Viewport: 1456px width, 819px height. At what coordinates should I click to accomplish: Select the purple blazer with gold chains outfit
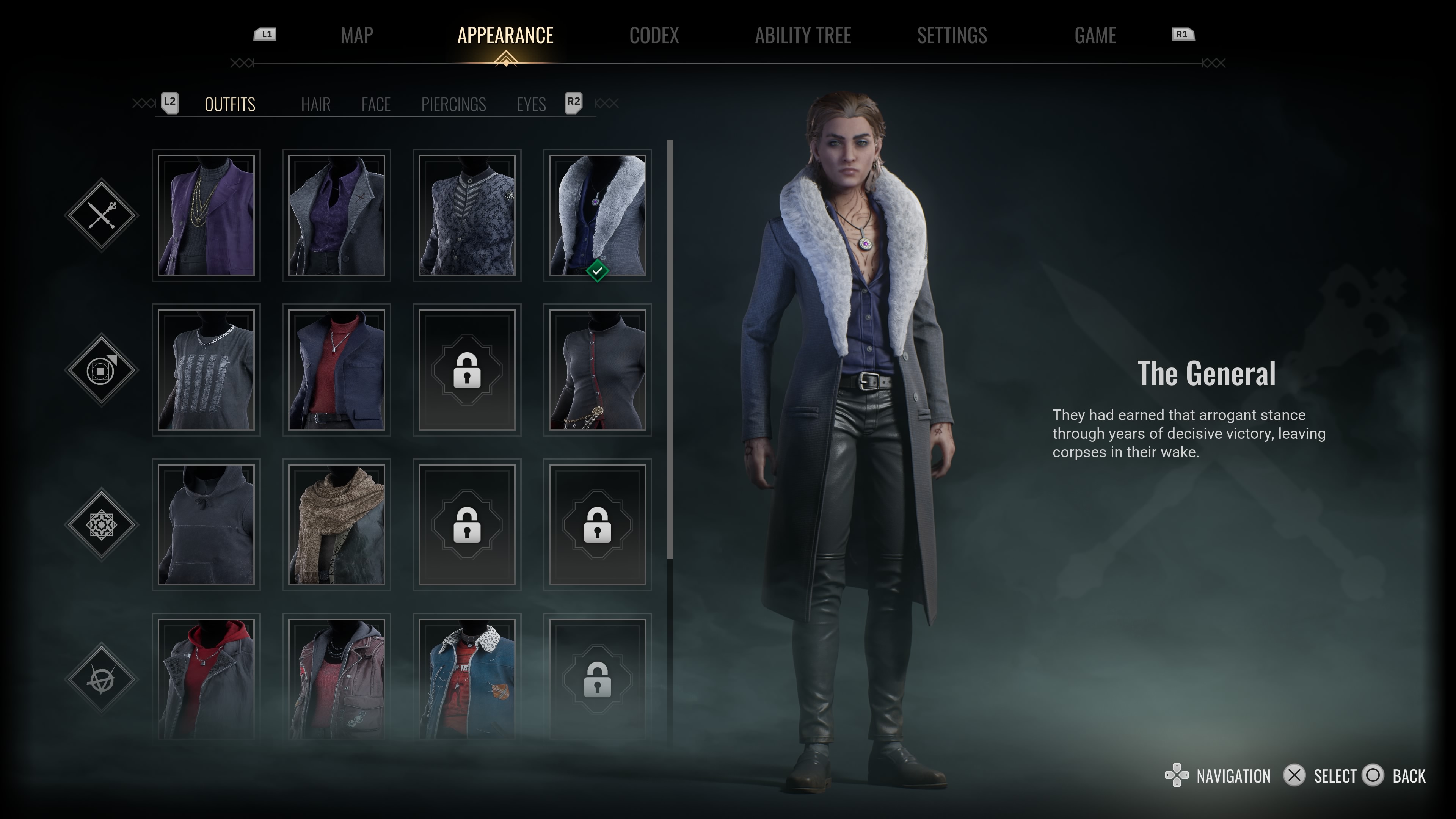coord(206,215)
